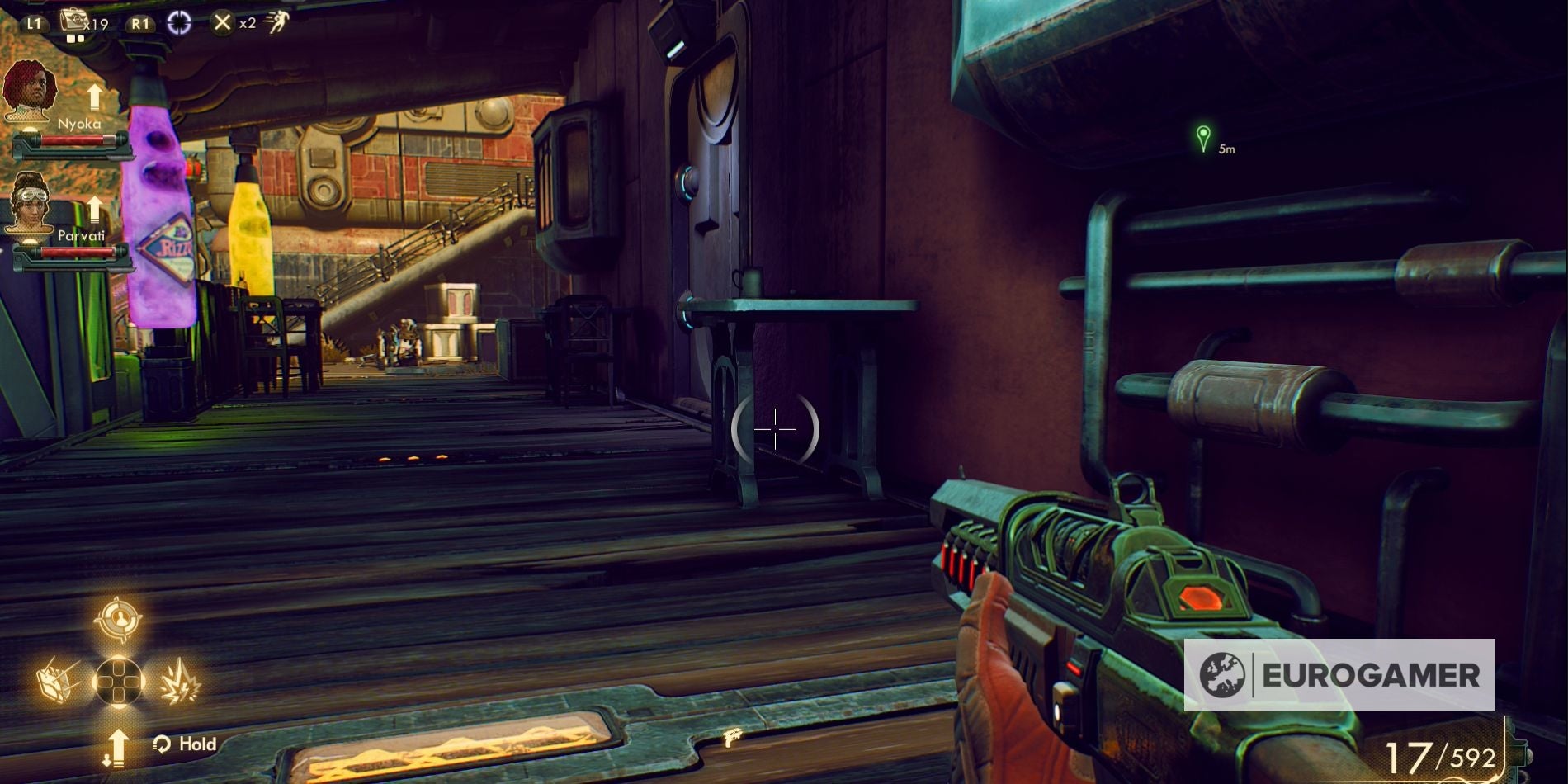The image size is (1568, 784).
Task: Click Nyoka's portrait
Action: 31,91
